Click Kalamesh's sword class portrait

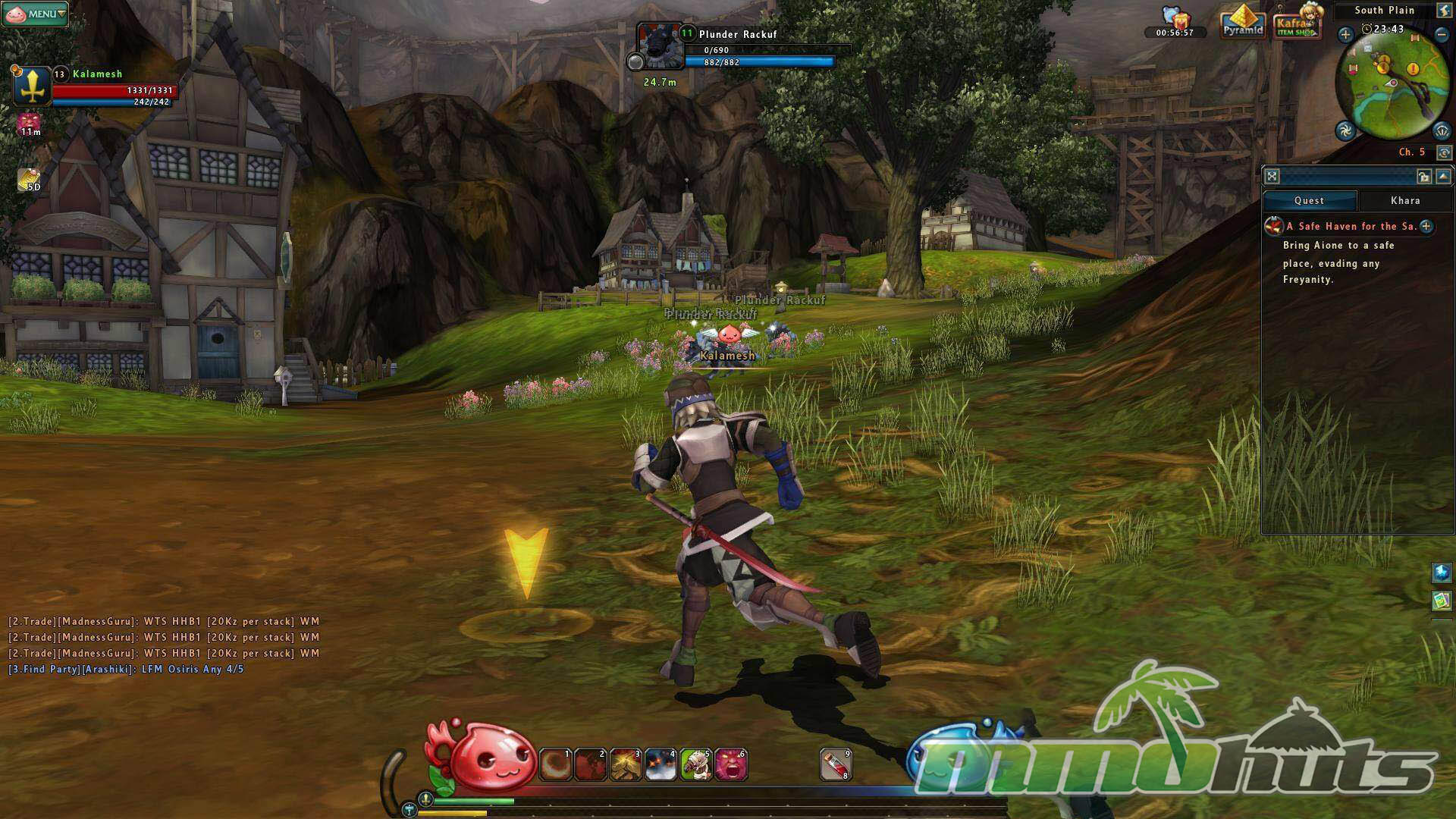coord(32,86)
